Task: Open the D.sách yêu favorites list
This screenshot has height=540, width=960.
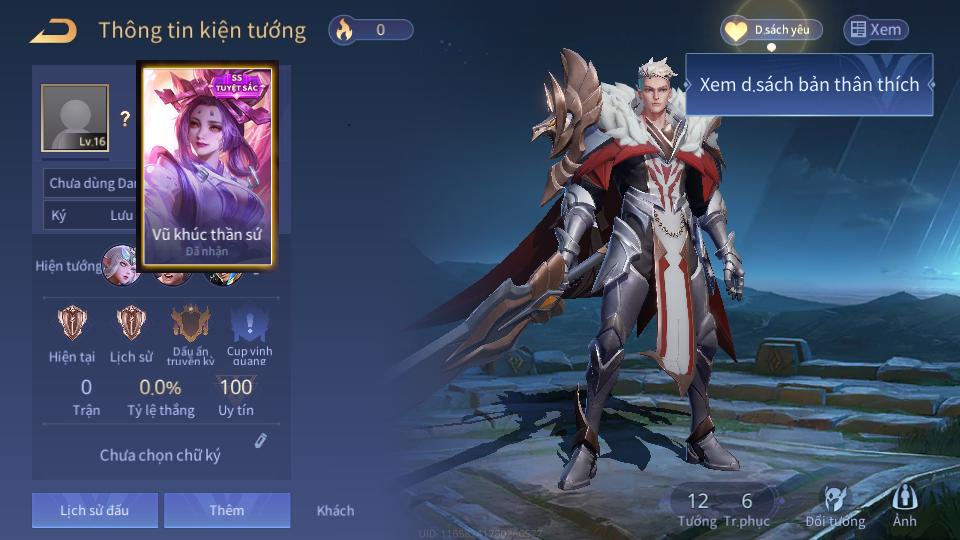Action: (x=772, y=30)
